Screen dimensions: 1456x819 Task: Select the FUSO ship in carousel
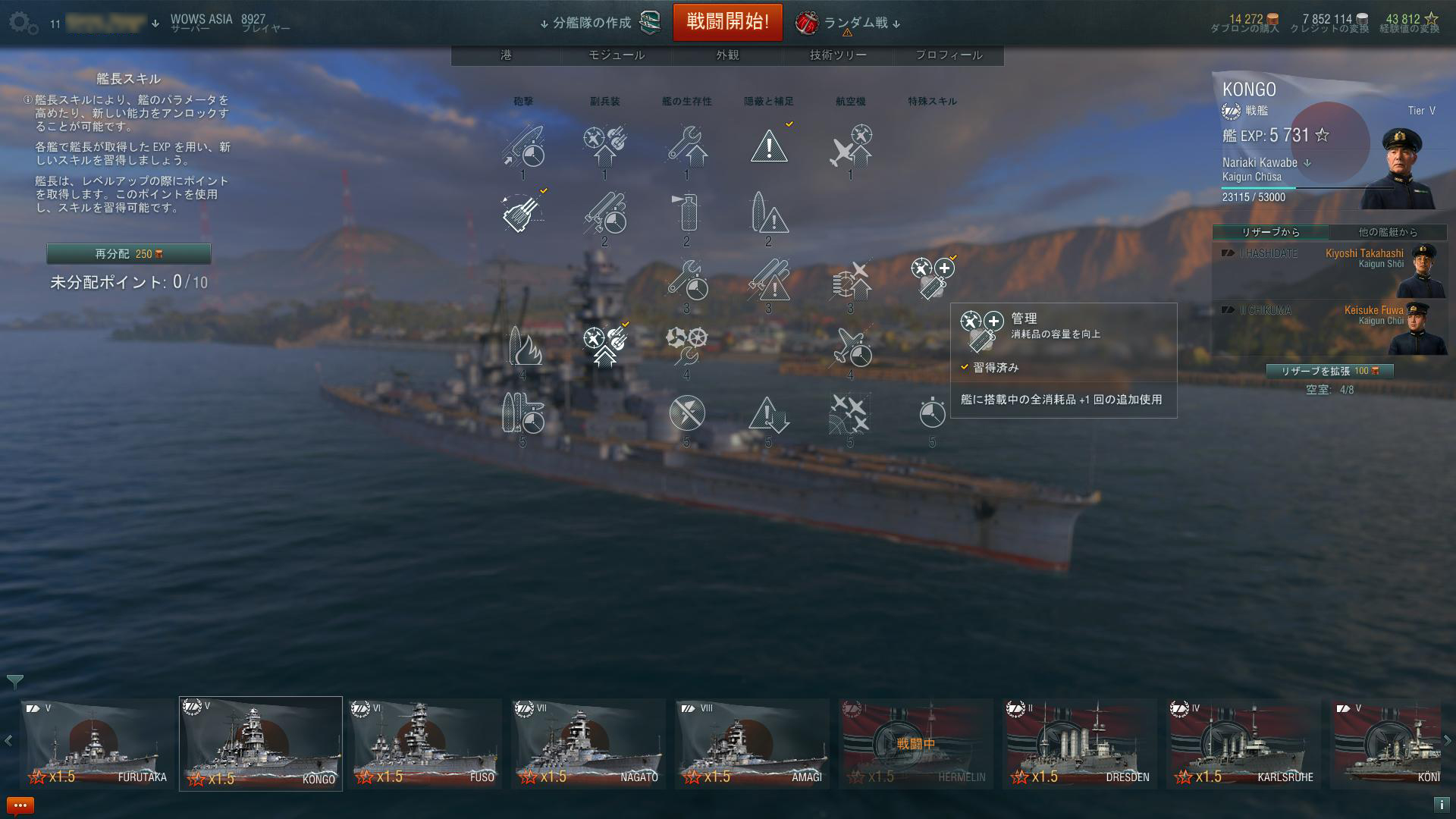425,743
